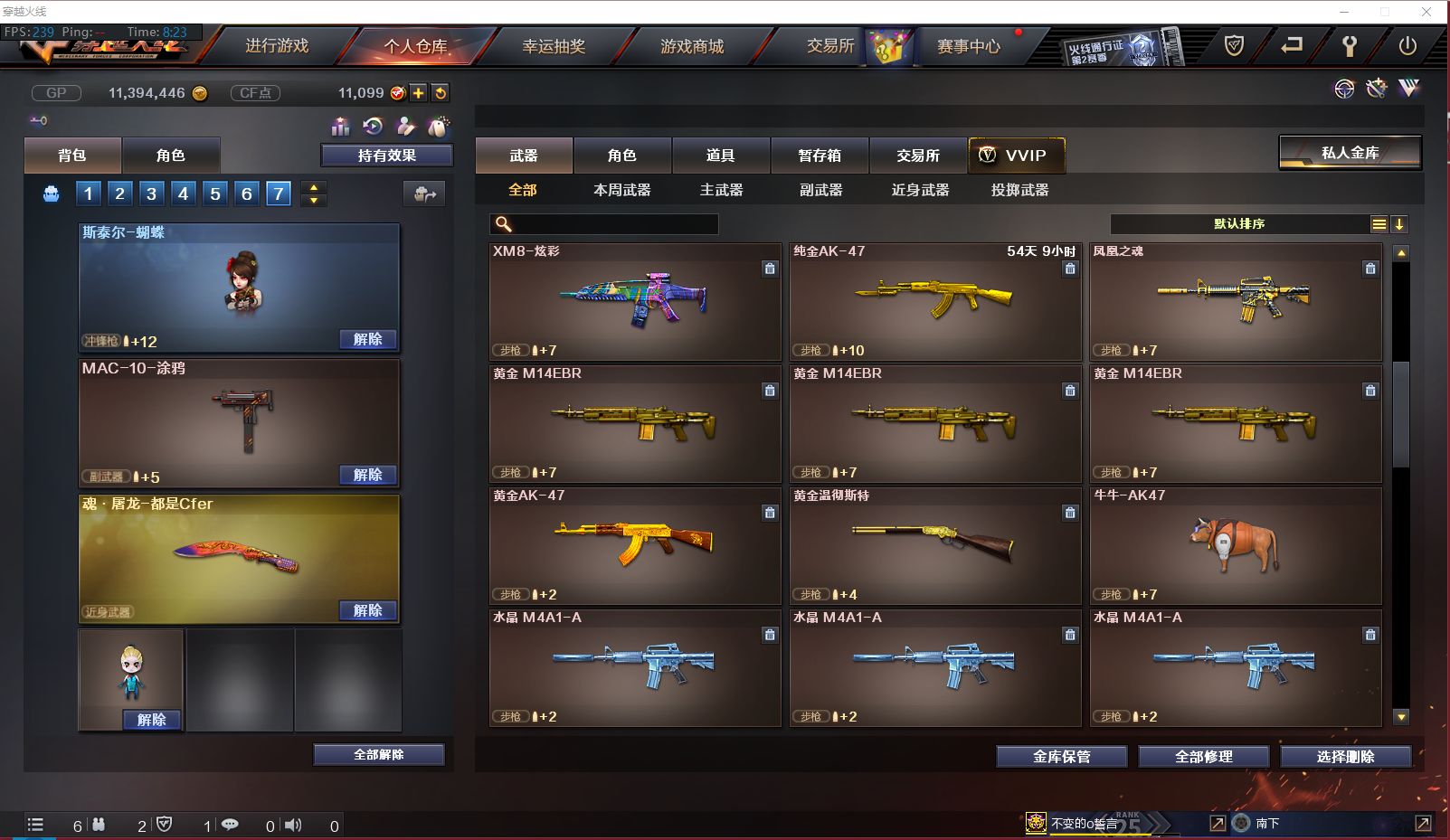This screenshot has height=840, width=1450.
Task: Click the battle statistics bar chart icon
Action: click(x=339, y=127)
